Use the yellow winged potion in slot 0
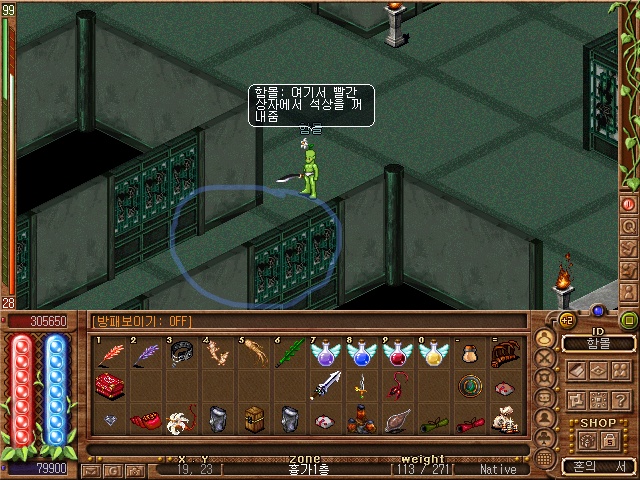The width and height of the screenshot is (640, 480). pyautogui.click(x=433, y=353)
